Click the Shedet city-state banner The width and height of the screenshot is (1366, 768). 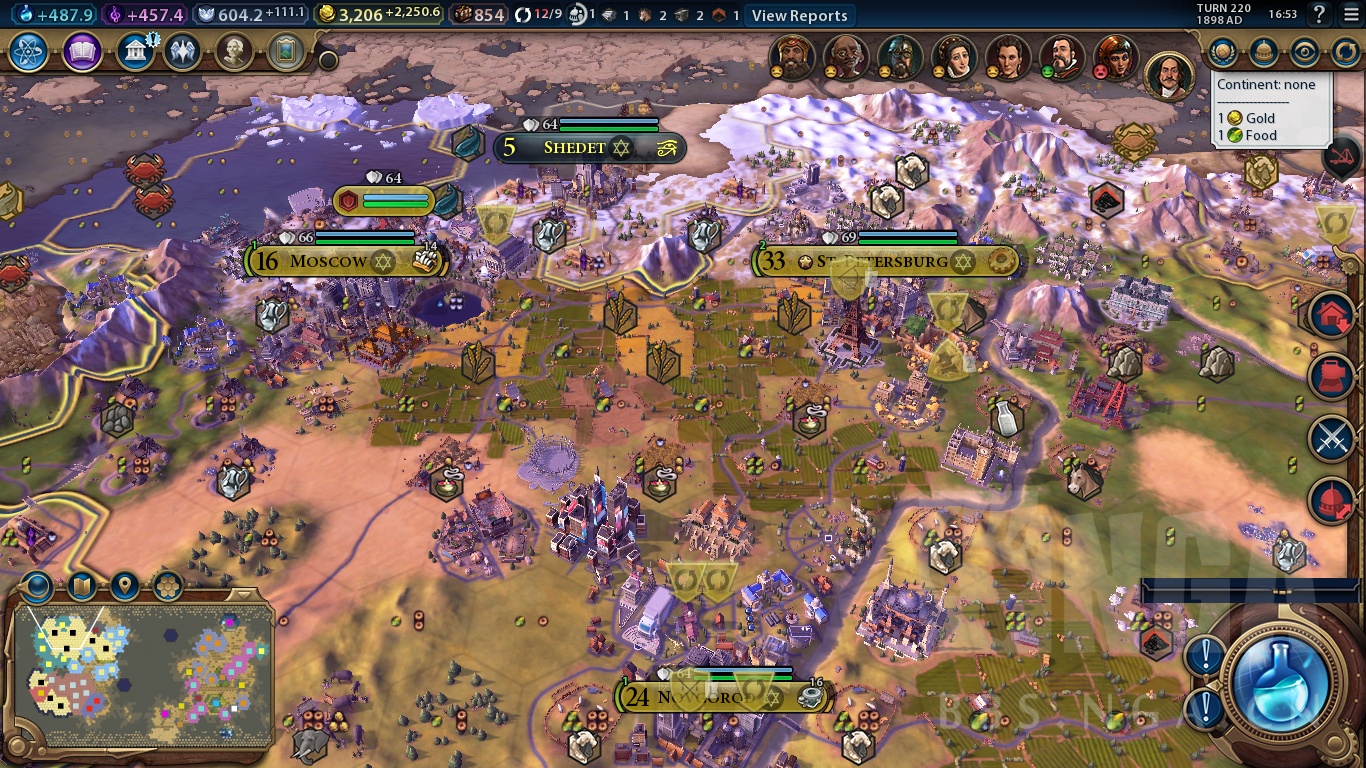coord(575,148)
